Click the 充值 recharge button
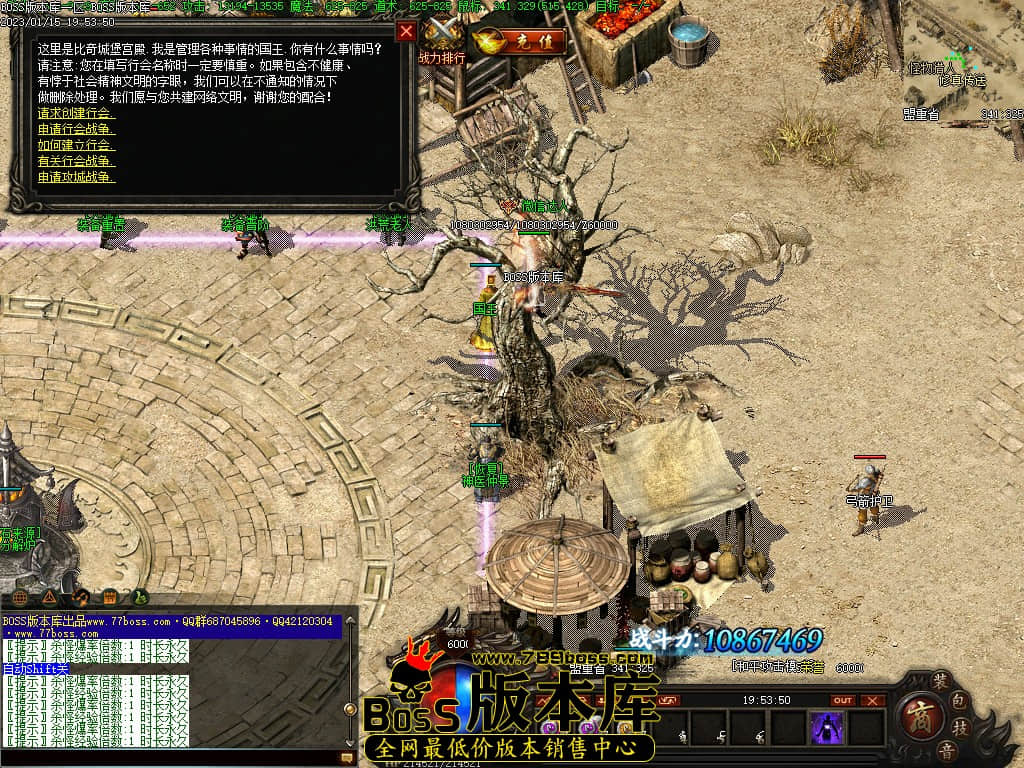1024x768 pixels. click(x=519, y=42)
